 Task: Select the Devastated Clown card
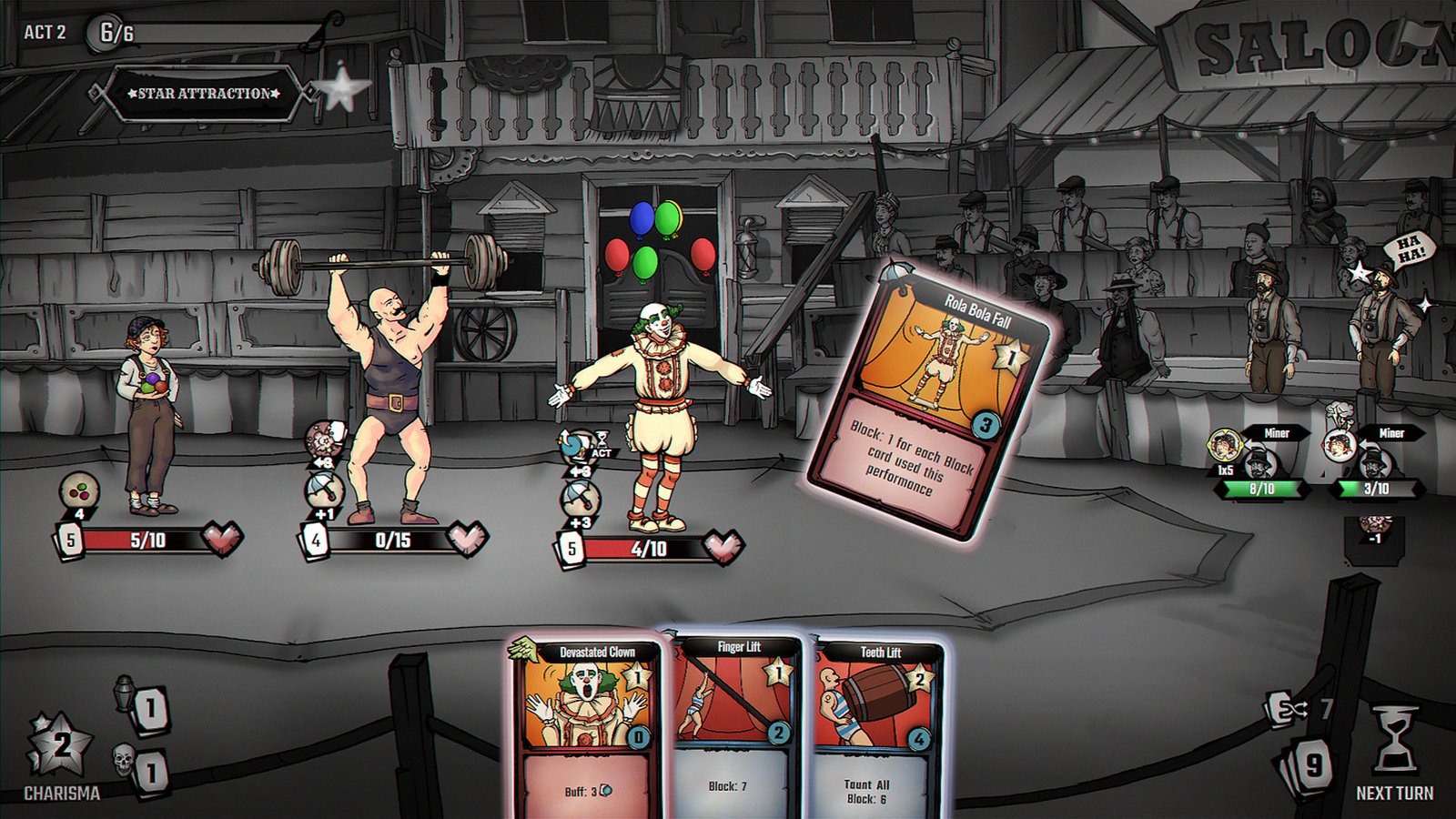pos(588,728)
